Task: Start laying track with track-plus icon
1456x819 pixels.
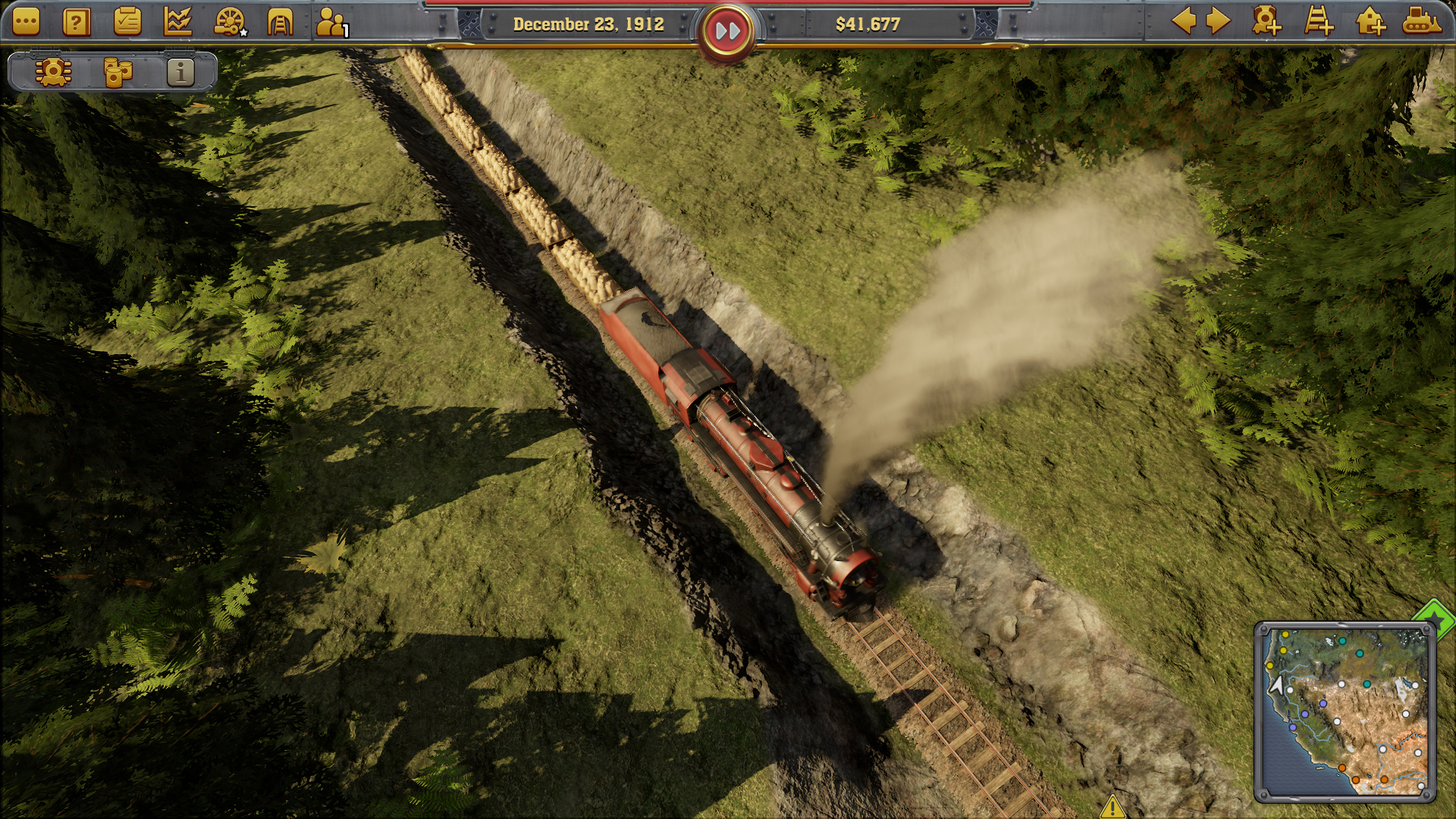Action: tap(1319, 21)
